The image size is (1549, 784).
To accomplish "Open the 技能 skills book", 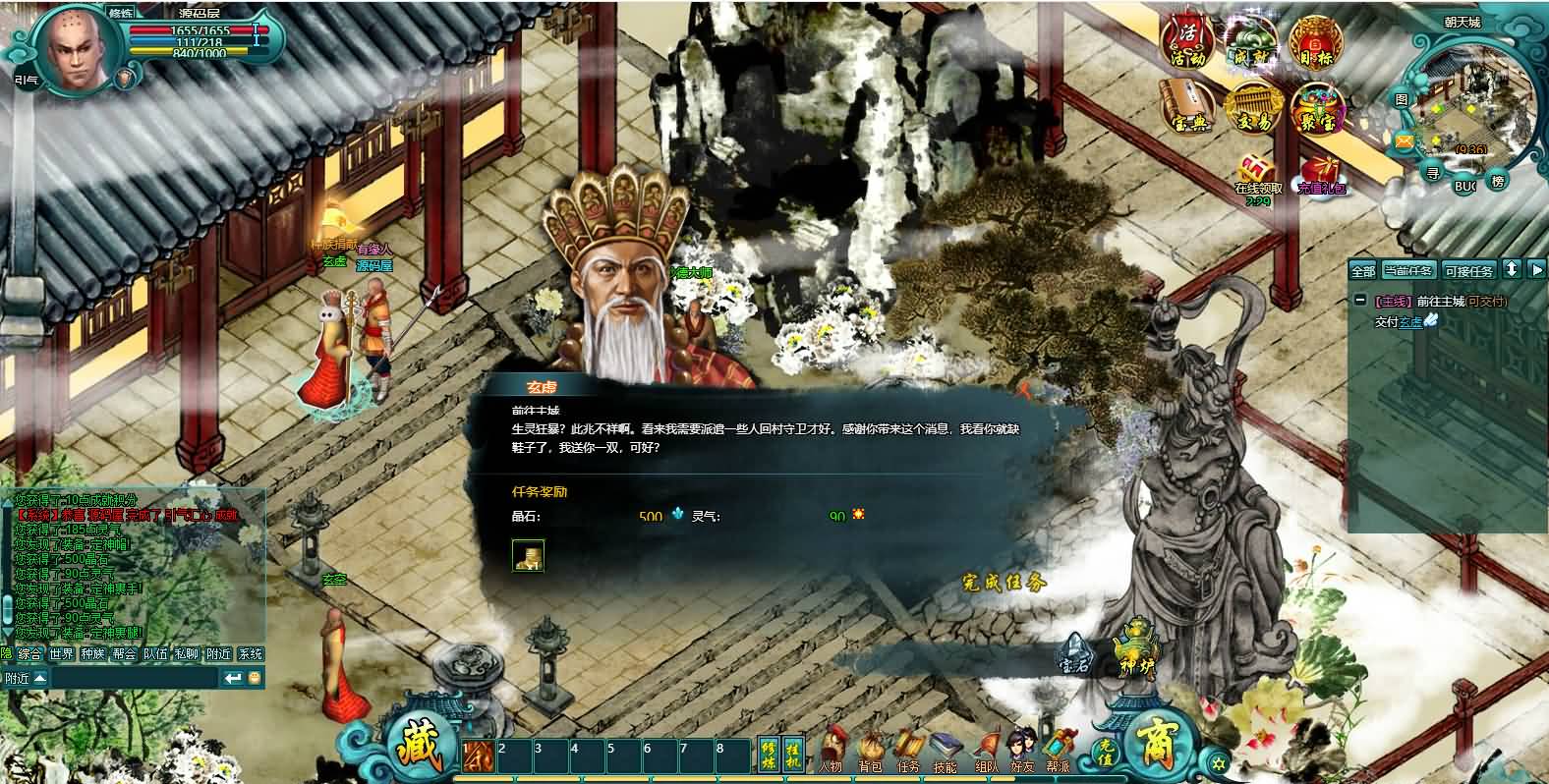I will click(x=945, y=752).
